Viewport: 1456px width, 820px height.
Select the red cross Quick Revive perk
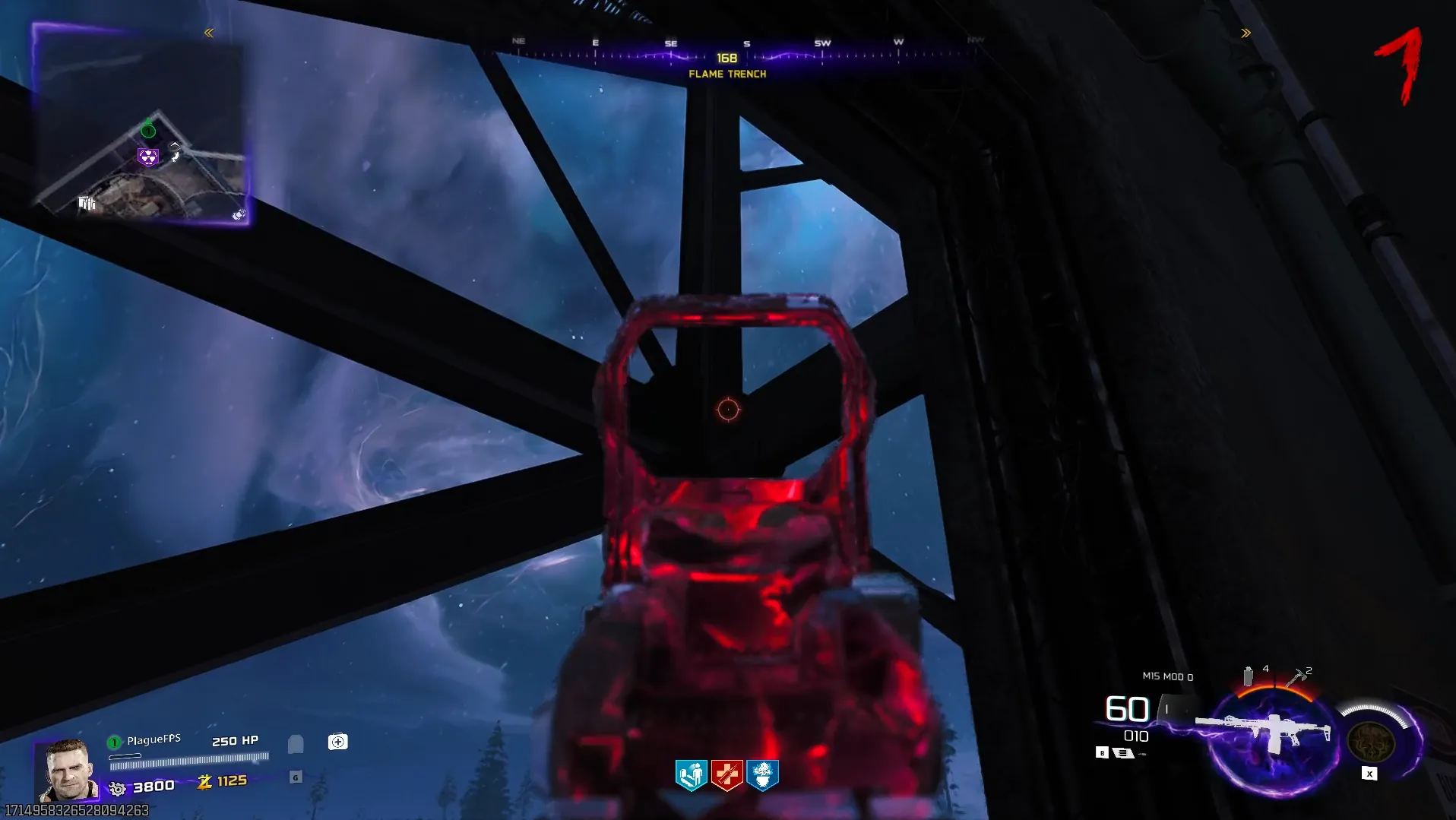(x=727, y=775)
